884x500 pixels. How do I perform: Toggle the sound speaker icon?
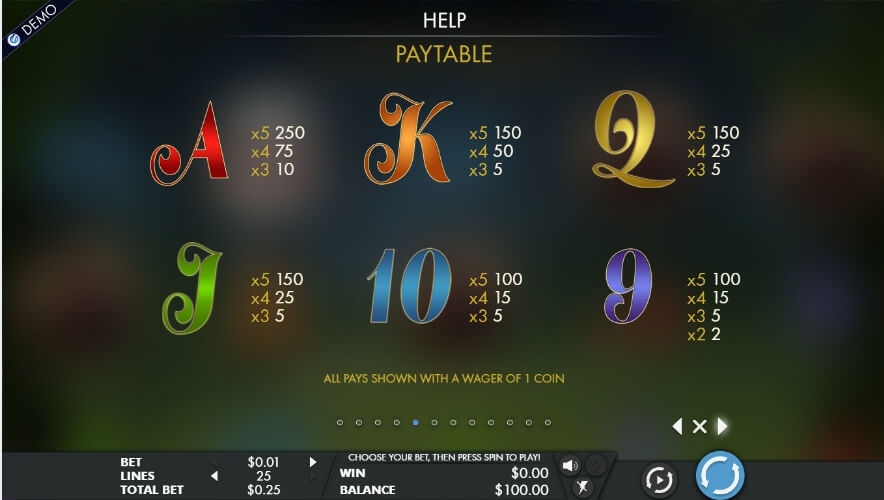[x=570, y=465]
